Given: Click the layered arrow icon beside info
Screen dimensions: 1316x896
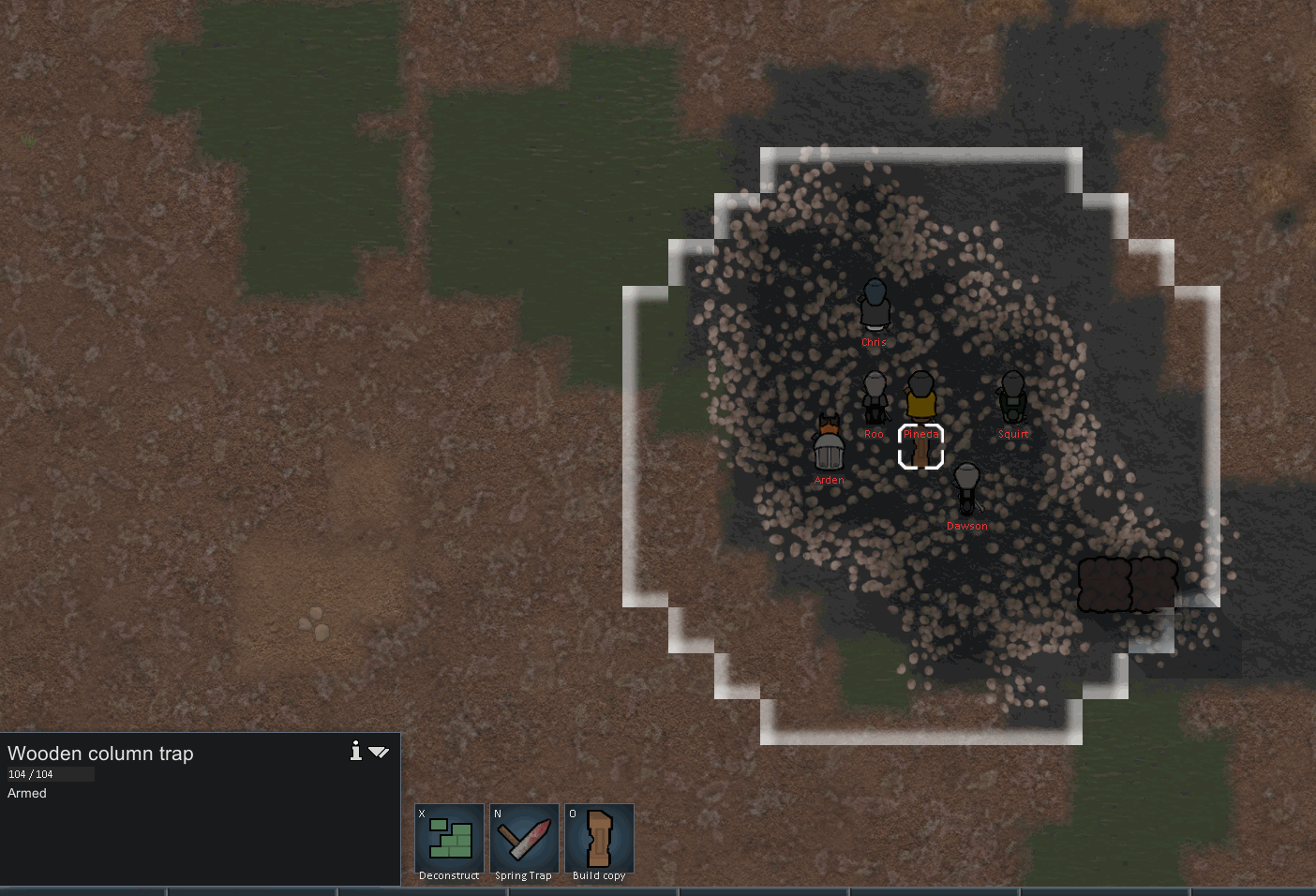Looking at the screenshot, I should [x=379, y=752].
